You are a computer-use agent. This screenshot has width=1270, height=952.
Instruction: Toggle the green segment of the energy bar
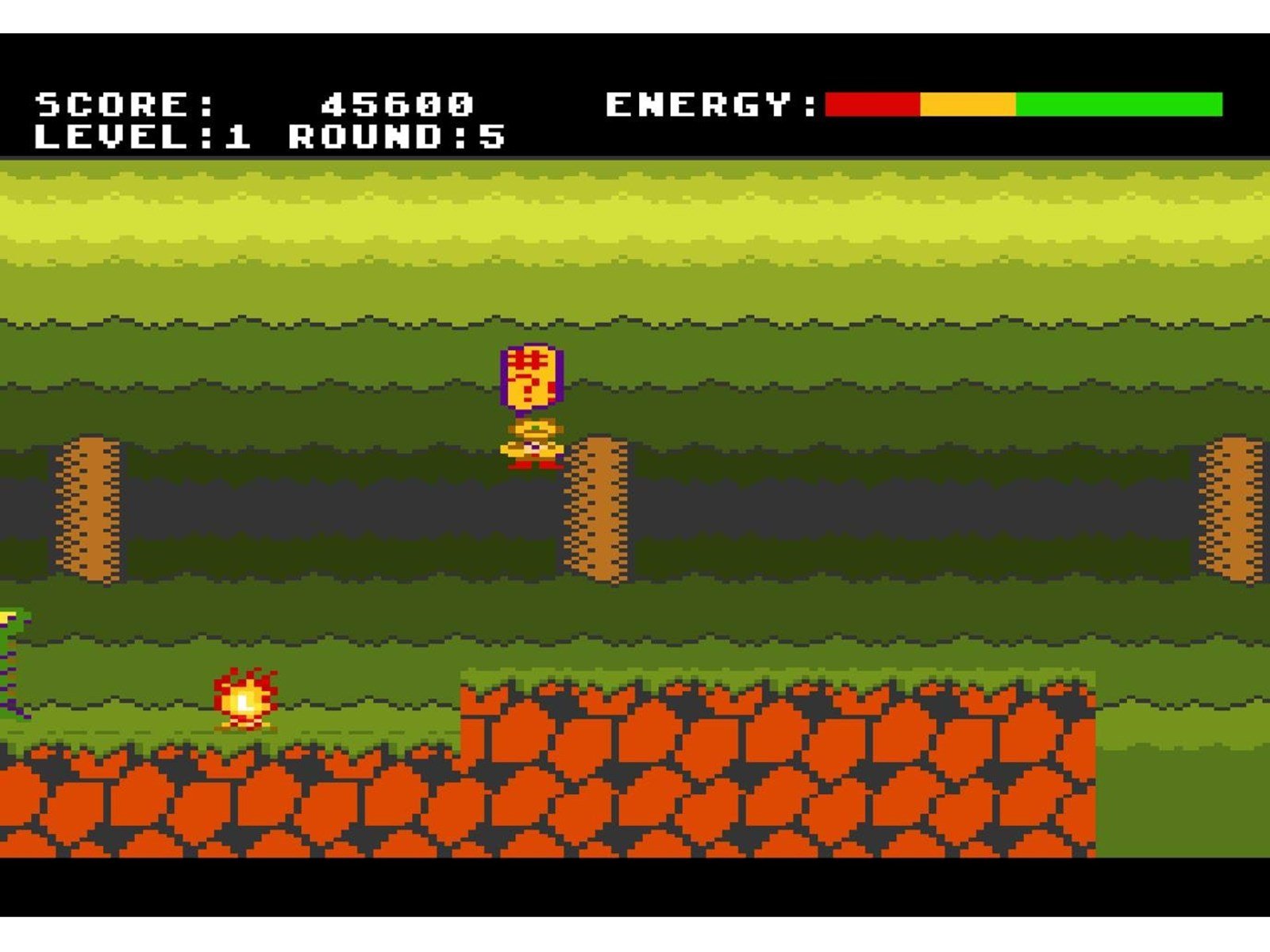click(x=1119, y=103)
